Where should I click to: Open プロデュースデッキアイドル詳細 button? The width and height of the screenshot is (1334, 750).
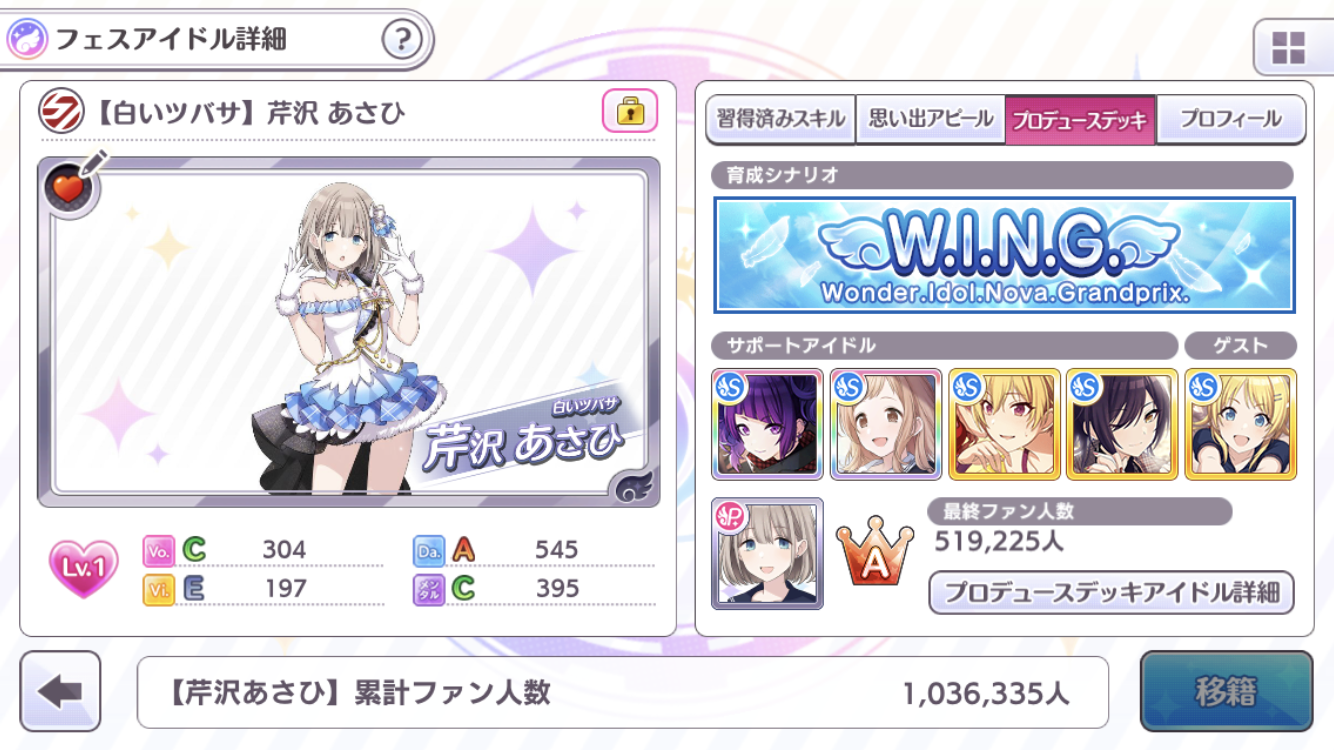(1111, 592)
